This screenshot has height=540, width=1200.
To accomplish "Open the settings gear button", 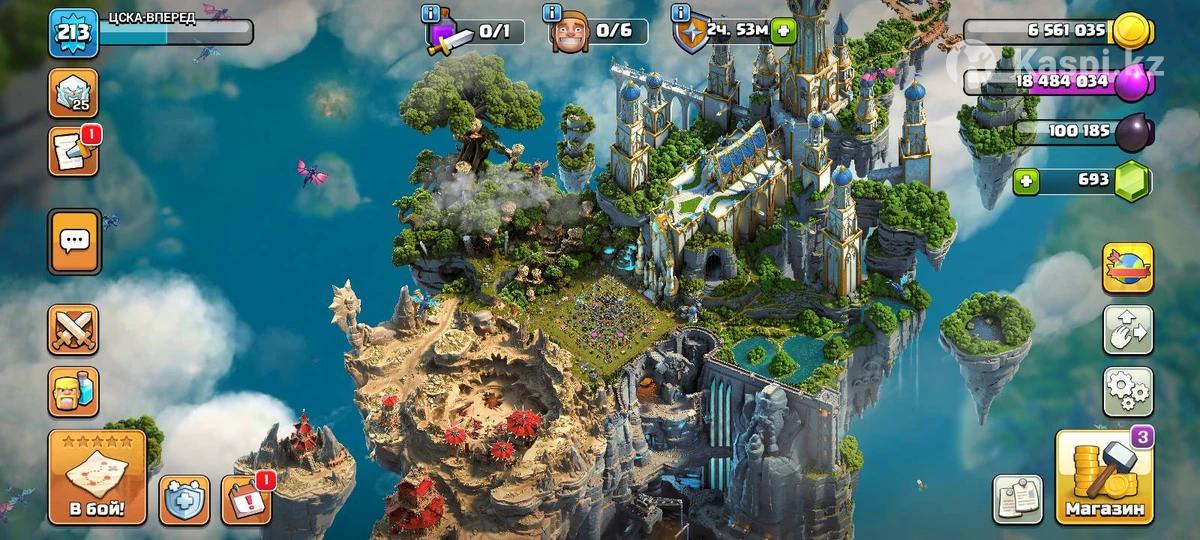I will click(x=1128, y=391).
